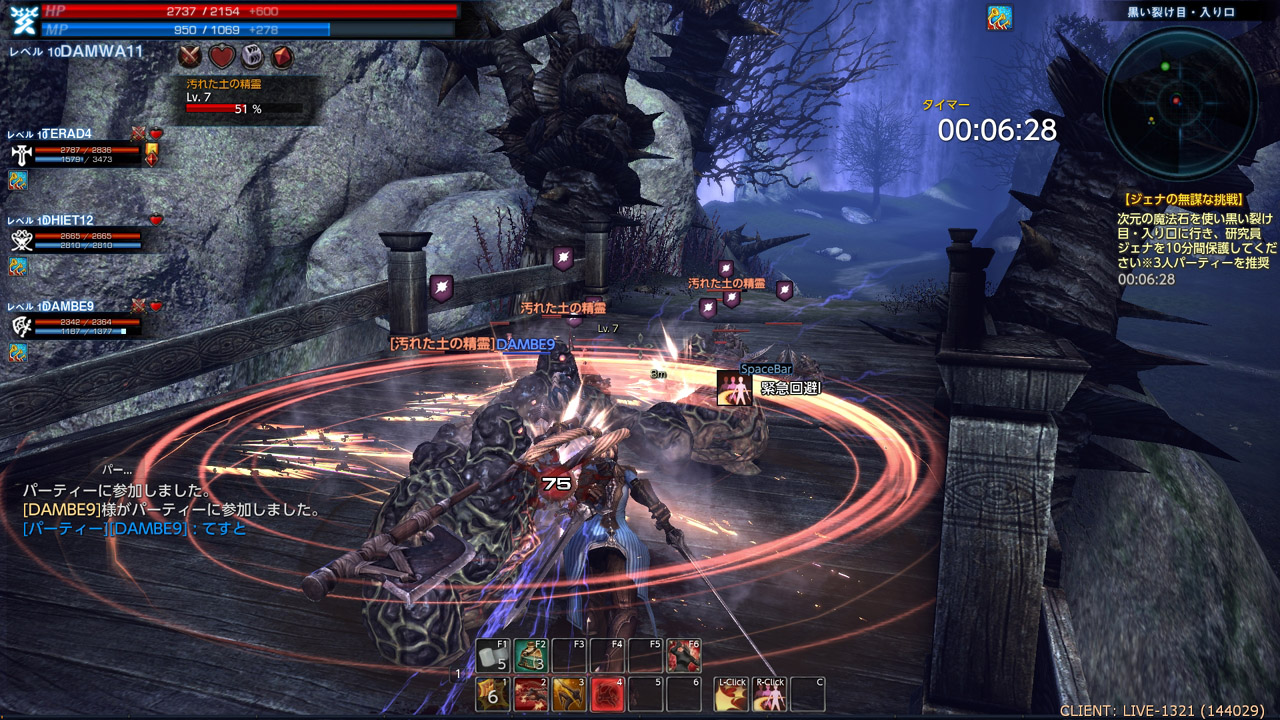
Task: Click the golden keys buff icon near the minimap
Action: coord(999,18)
